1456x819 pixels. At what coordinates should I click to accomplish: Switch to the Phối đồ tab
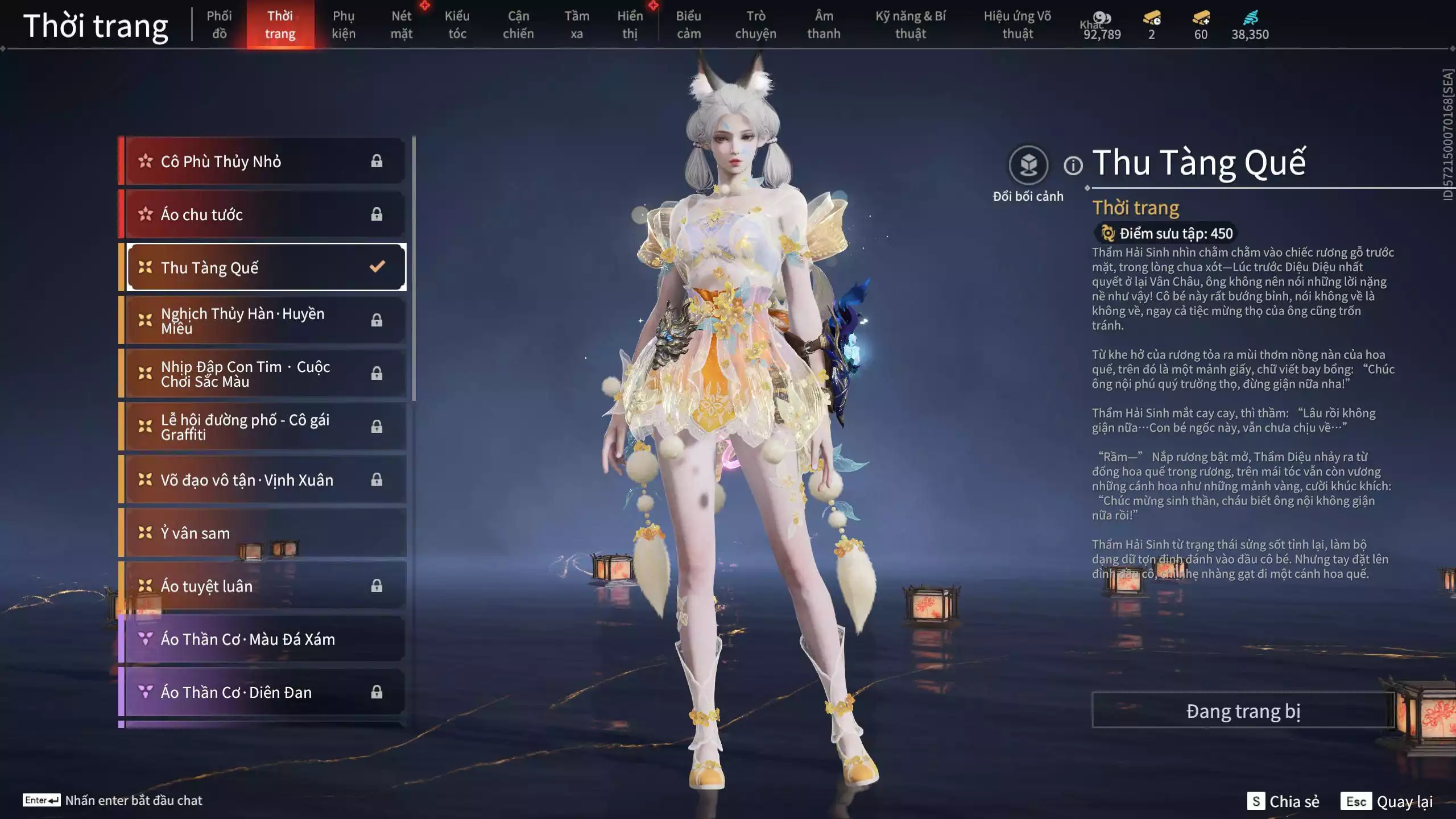point(219,24)
